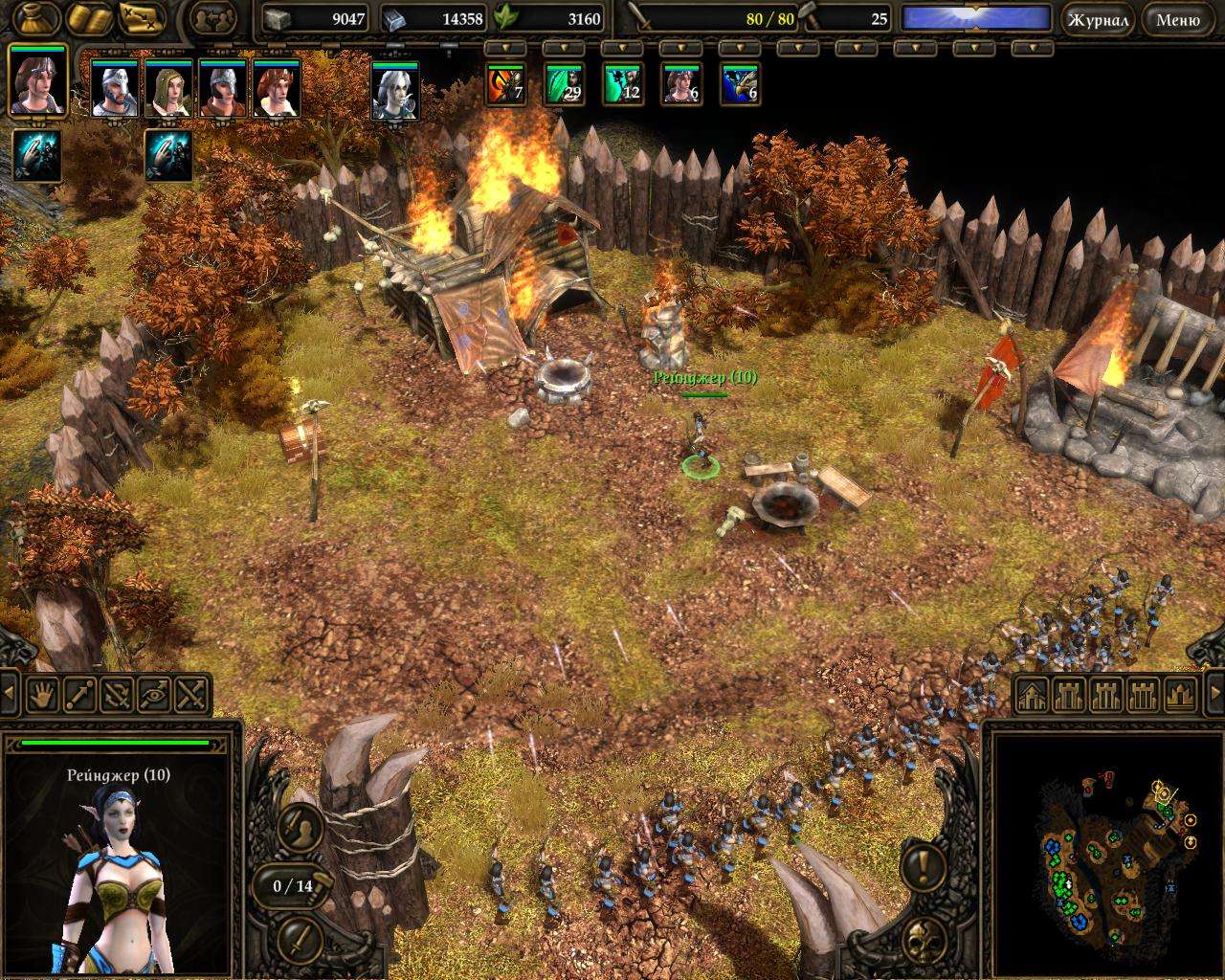Screen dimensions: 1225x980
Task: Activate the open hand stop command
Action: (42, 694)
